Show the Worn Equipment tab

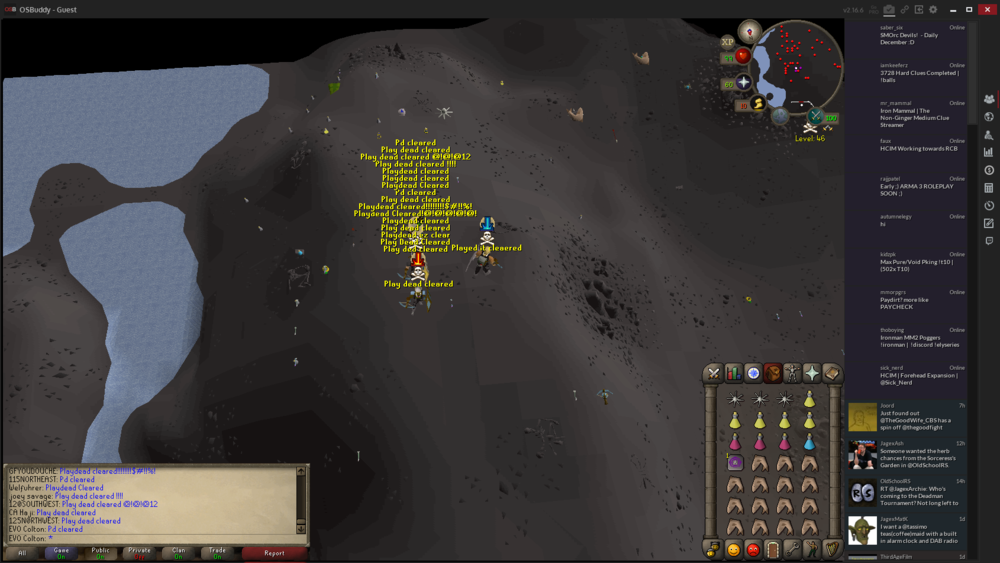click(x=792, y=373)
